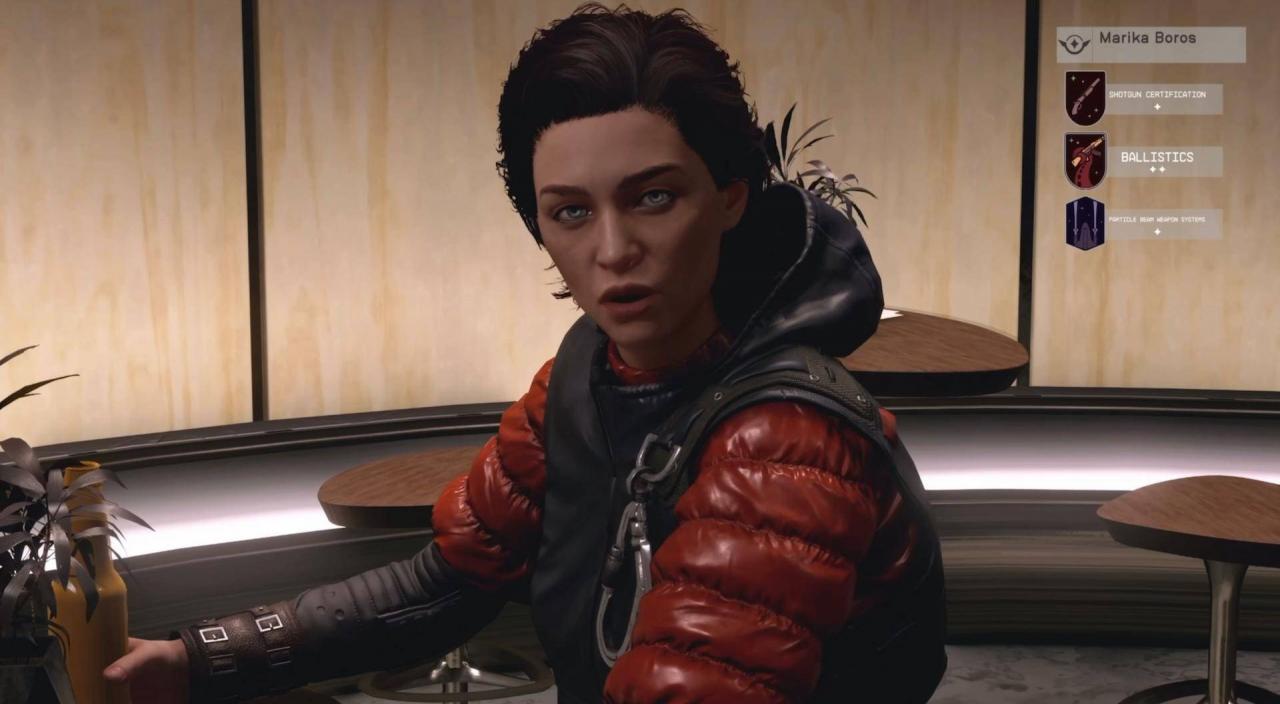Viewport: 1280px width, 704px height.
Task: Select the Particle Beam Weapon Systems badge
Action: coord(1085,223)
